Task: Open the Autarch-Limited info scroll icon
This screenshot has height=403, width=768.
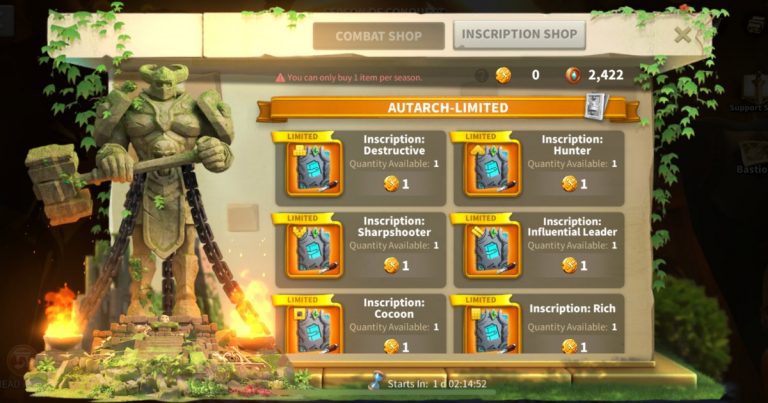Action: pos(595,105)
